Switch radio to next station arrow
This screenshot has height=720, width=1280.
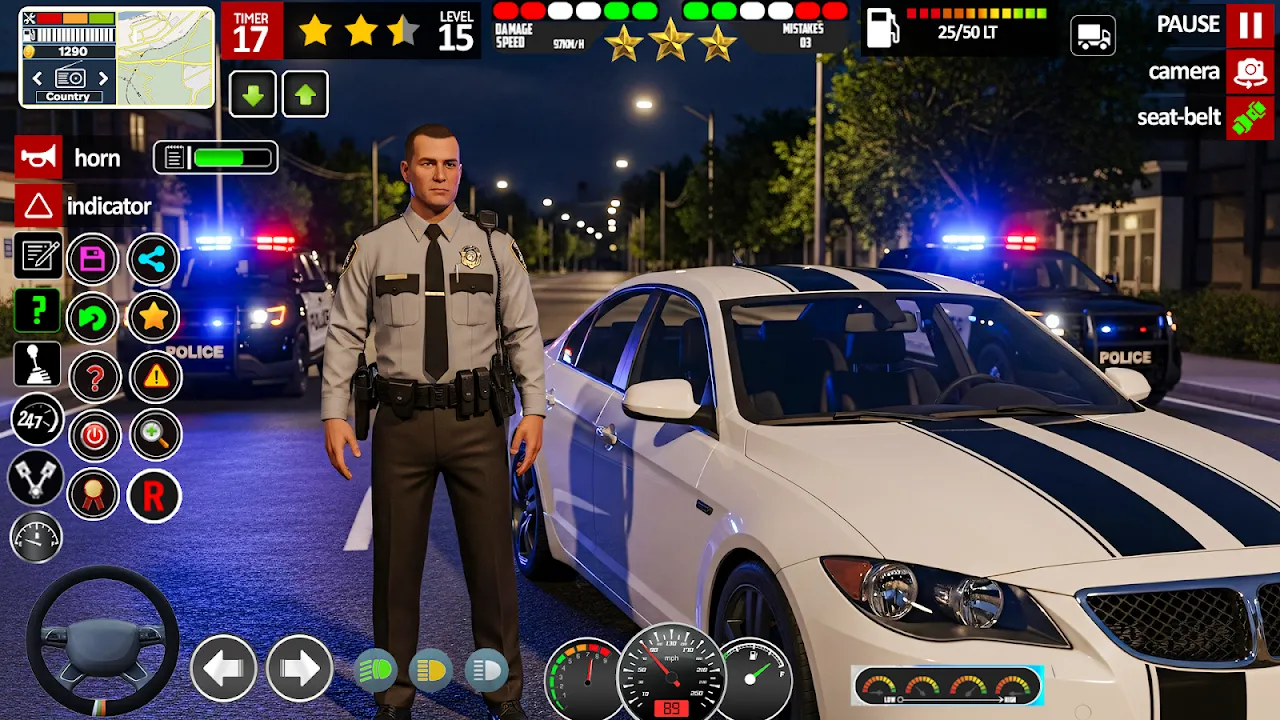coord(102,78)
